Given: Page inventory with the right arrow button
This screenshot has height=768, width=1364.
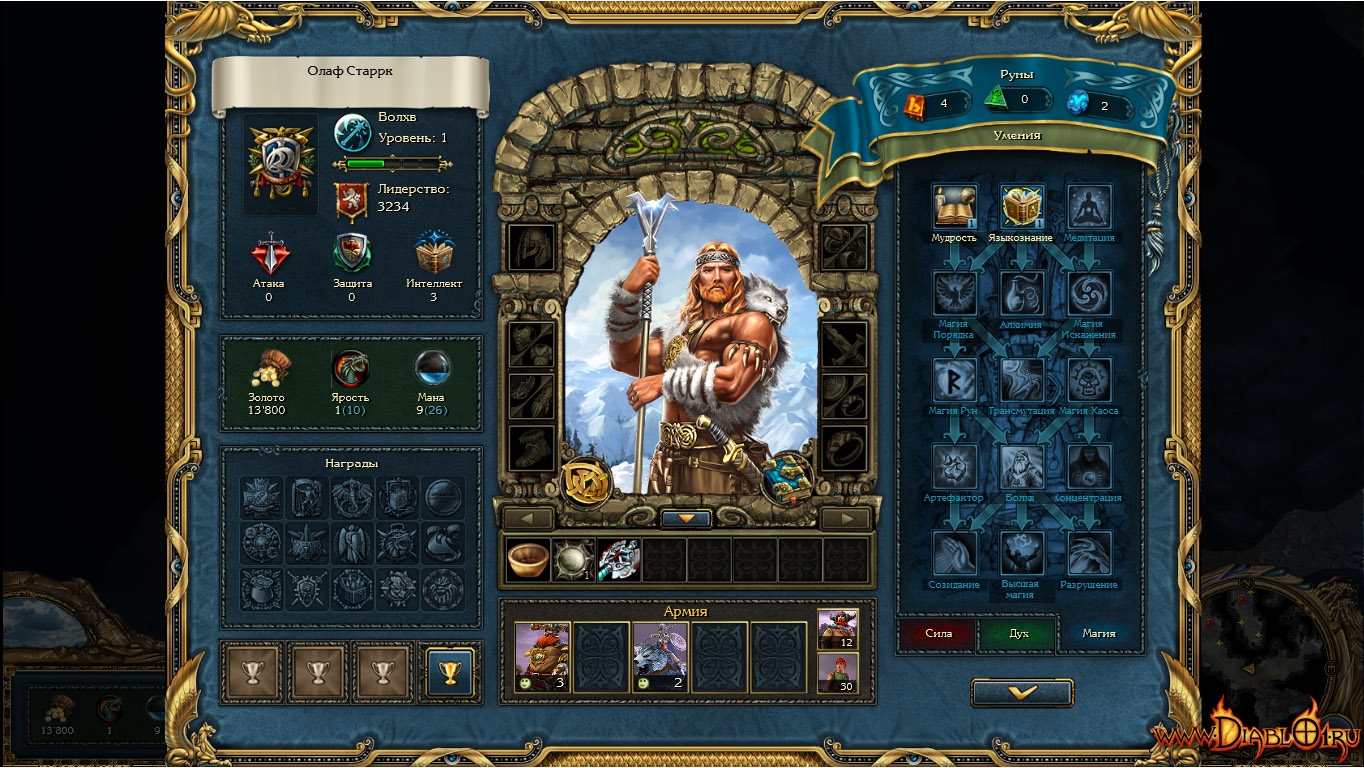Looking at the screenshot, I should click(x=846, y=518).
